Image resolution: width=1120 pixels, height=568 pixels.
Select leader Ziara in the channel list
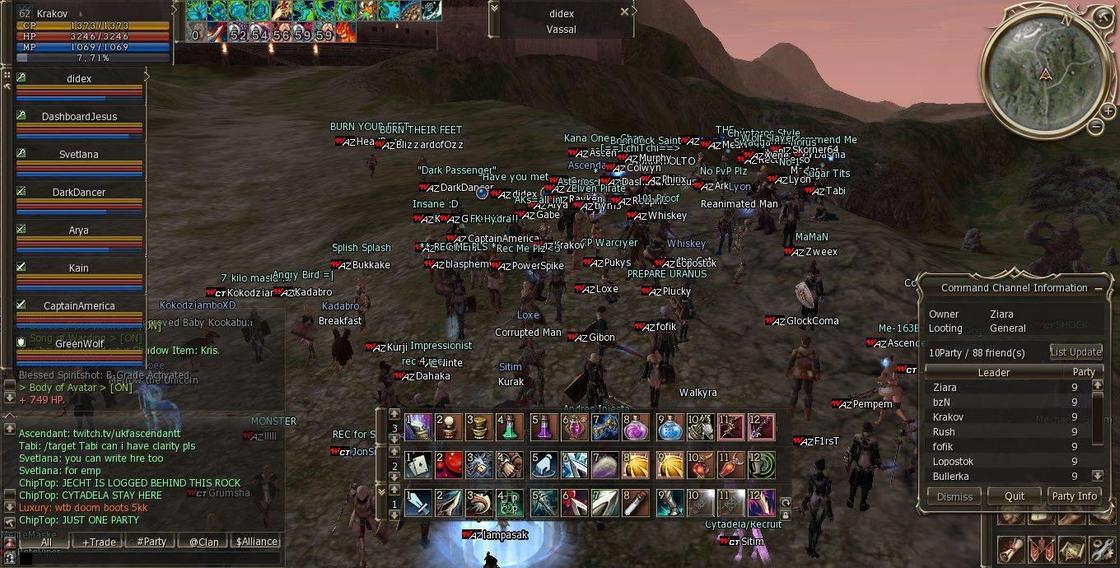click(944, 387)
